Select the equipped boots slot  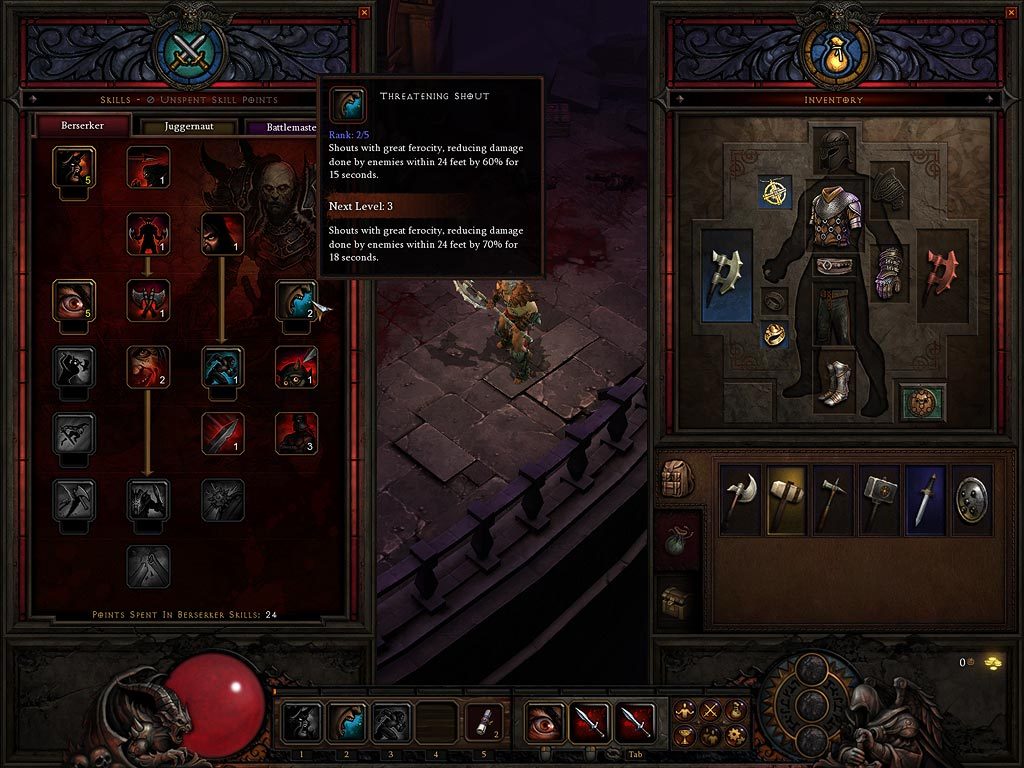[838, 381]
